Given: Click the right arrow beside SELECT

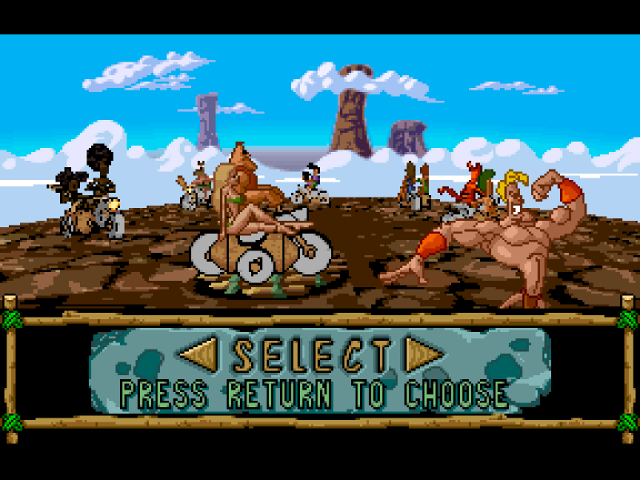Looking at the screenshot, I should (423, 355).
